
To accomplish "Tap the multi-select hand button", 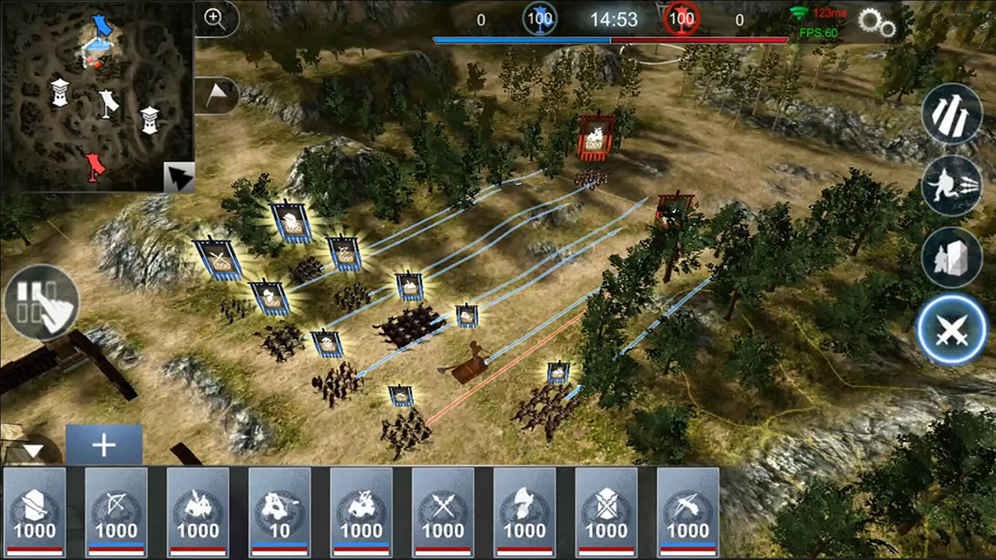I will 41,302.
